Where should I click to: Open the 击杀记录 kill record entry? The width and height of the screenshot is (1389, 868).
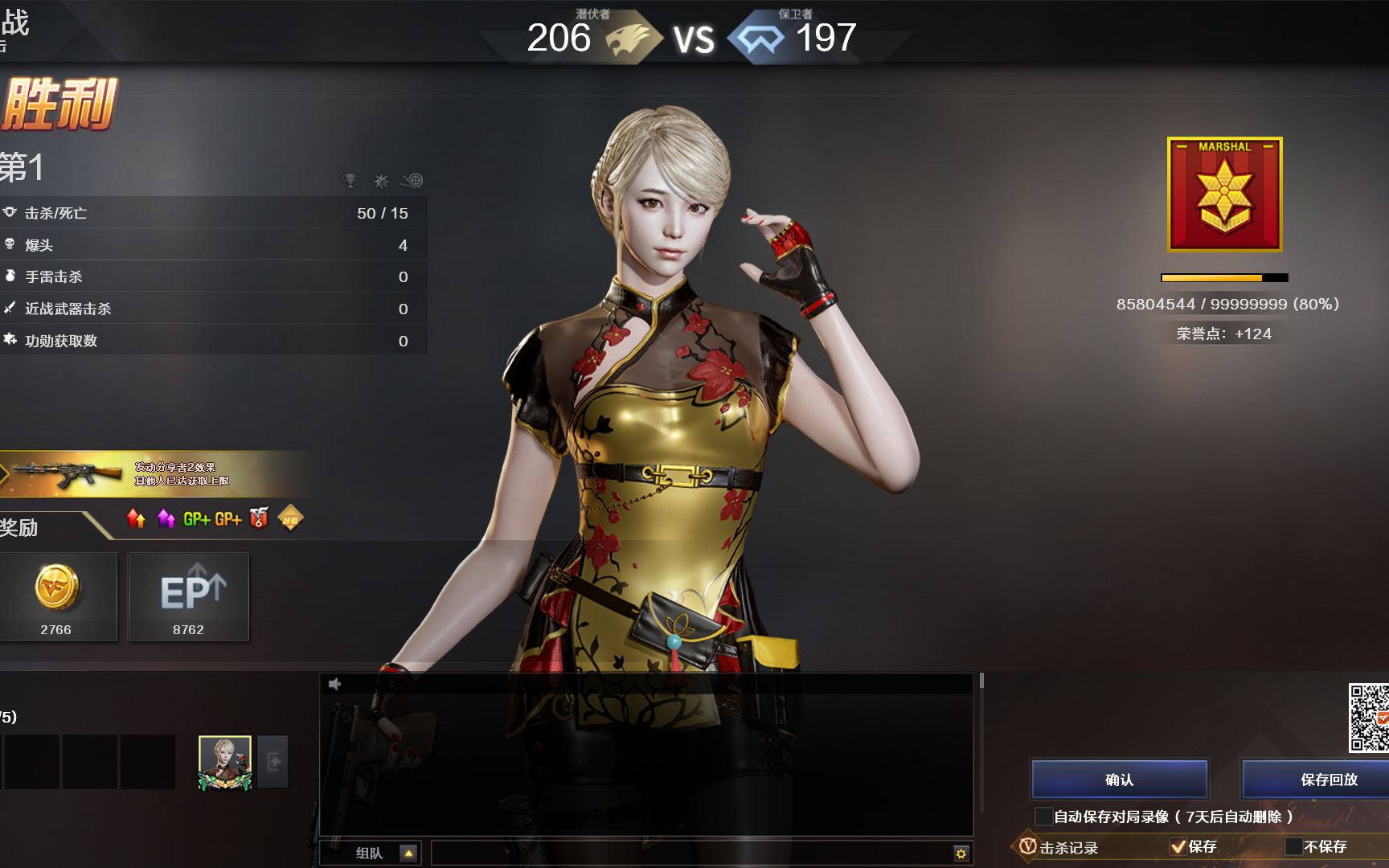[x=1061, y=847]
